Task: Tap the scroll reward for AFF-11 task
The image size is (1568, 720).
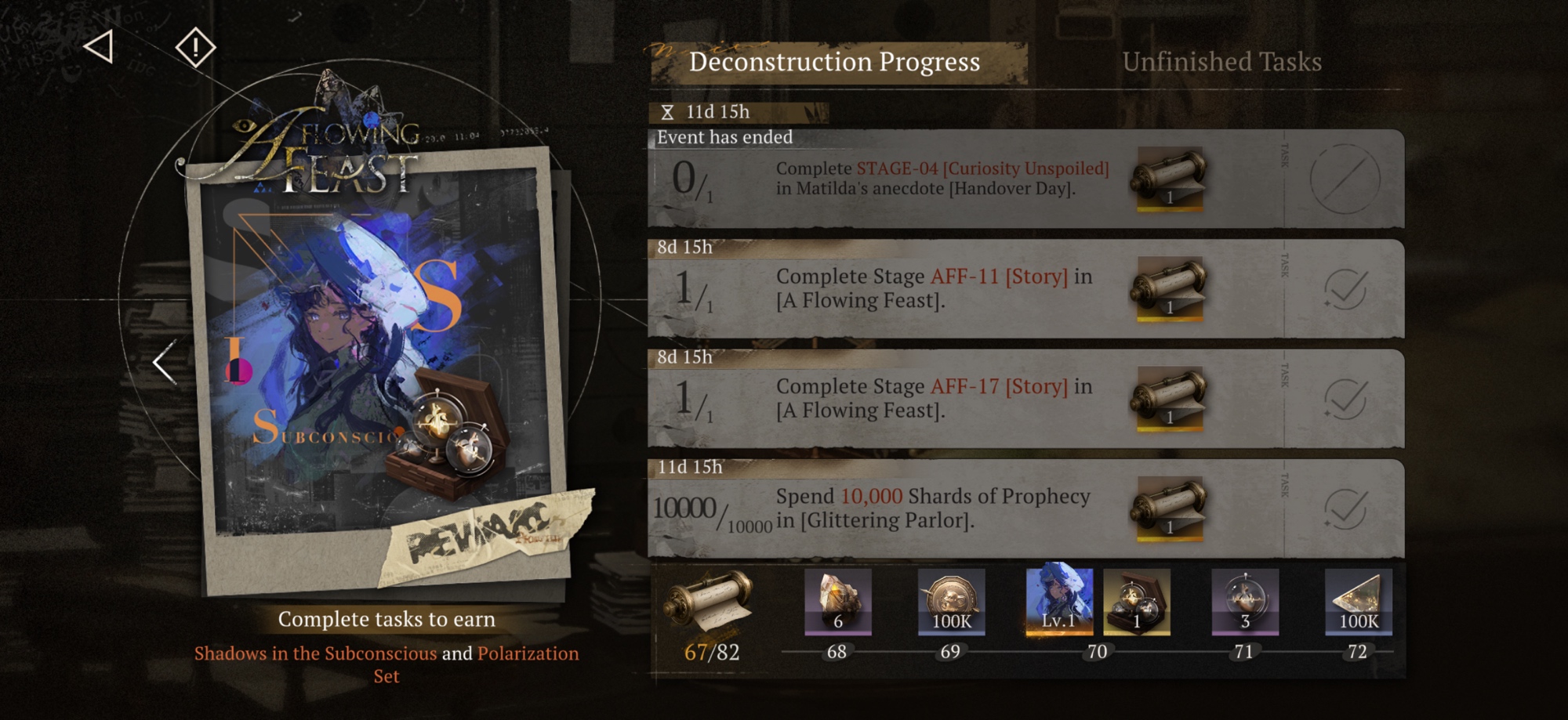Action: coord(1169,288)
